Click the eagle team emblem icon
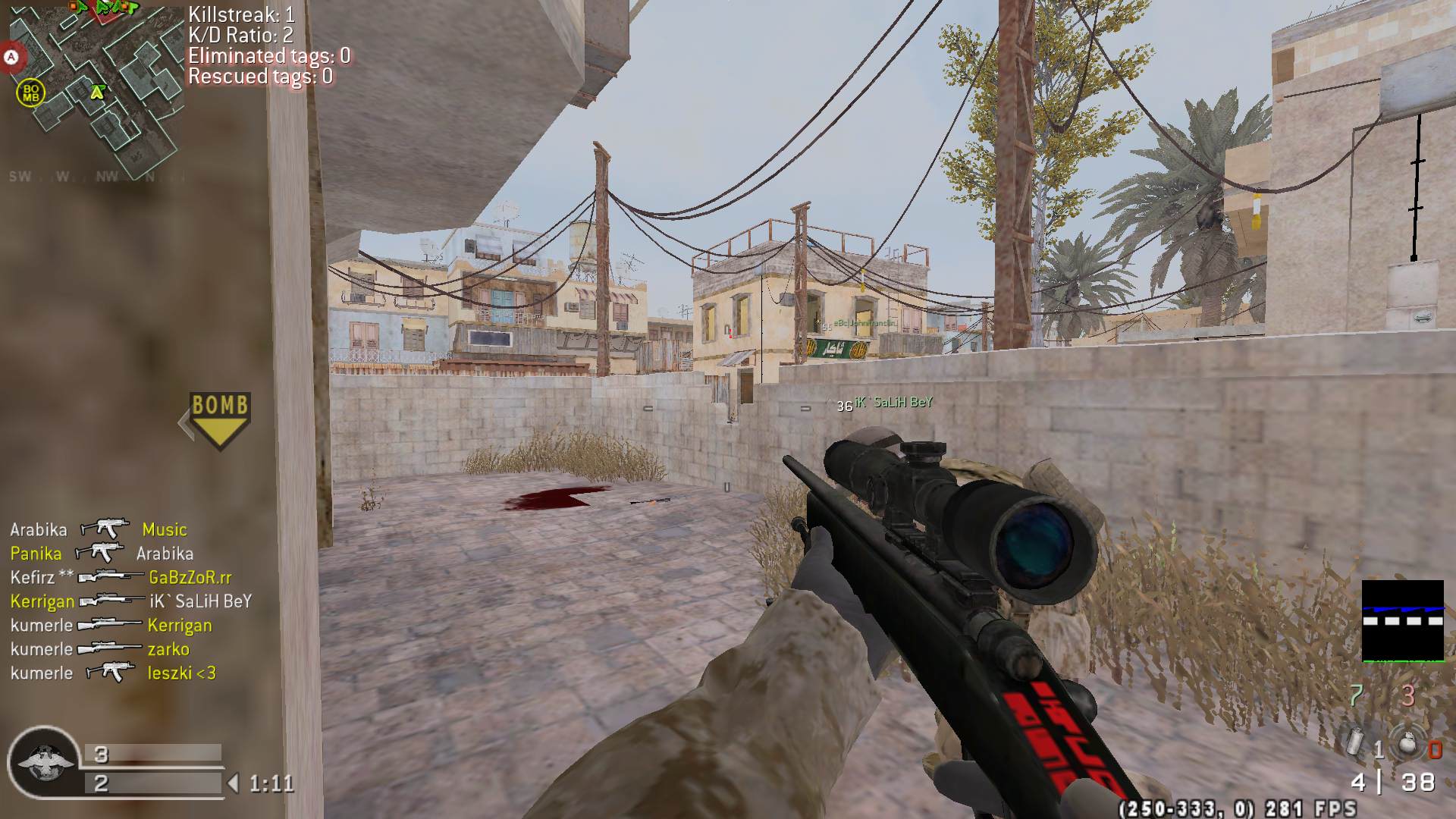 click(44, 761)
